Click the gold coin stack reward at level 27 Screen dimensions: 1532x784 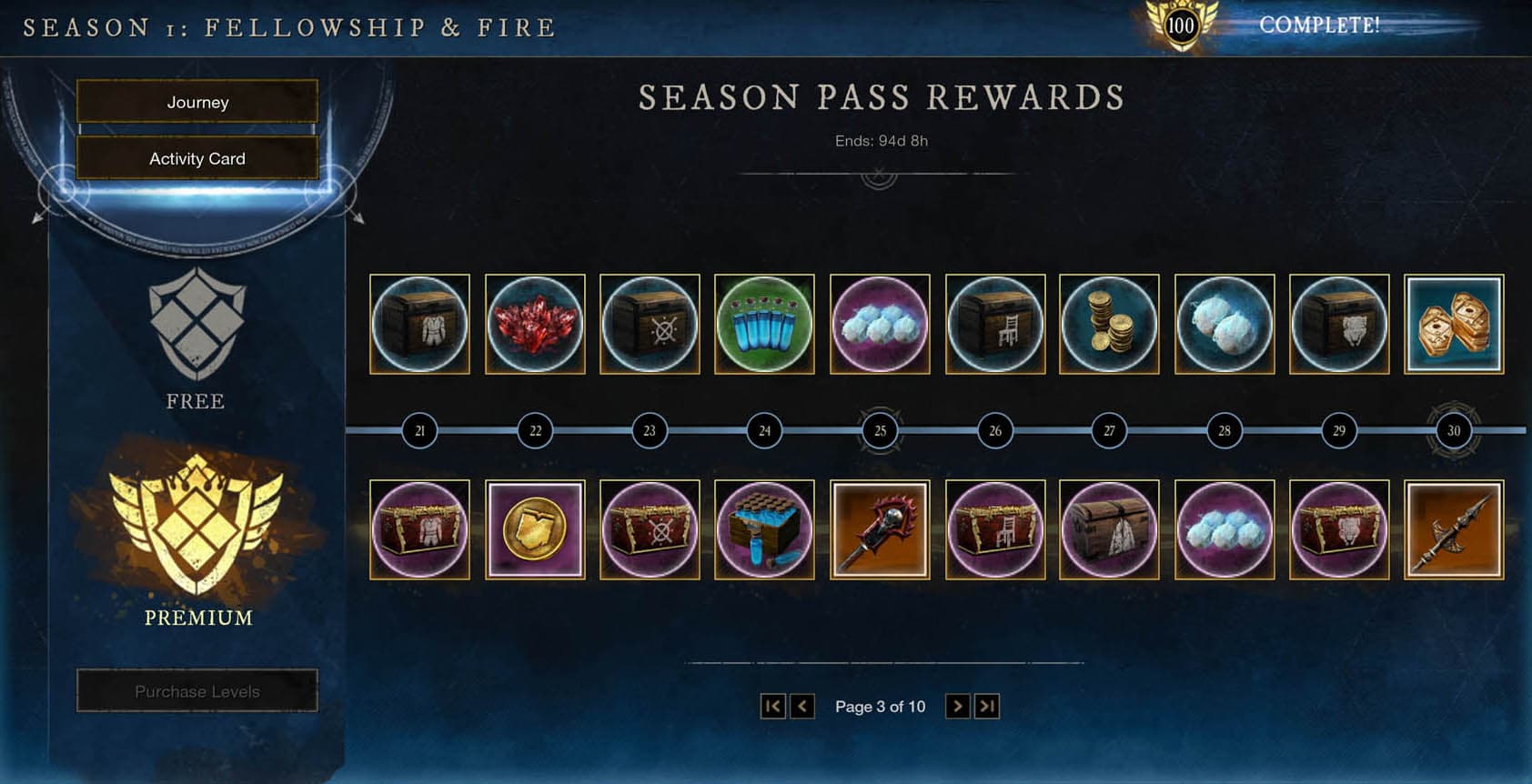(1109, 326)
